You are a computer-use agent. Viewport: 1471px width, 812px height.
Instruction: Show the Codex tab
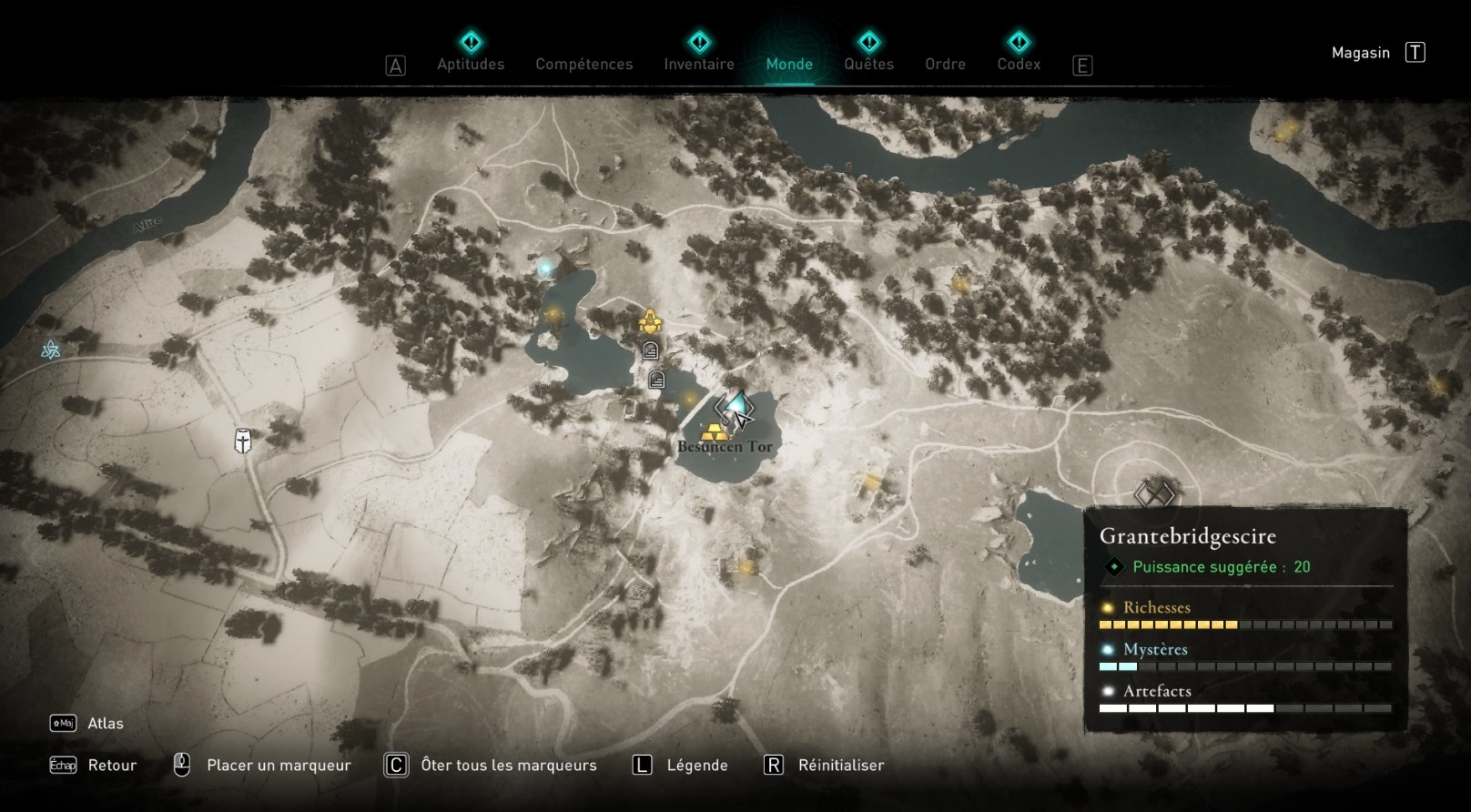click(1019, 64)
